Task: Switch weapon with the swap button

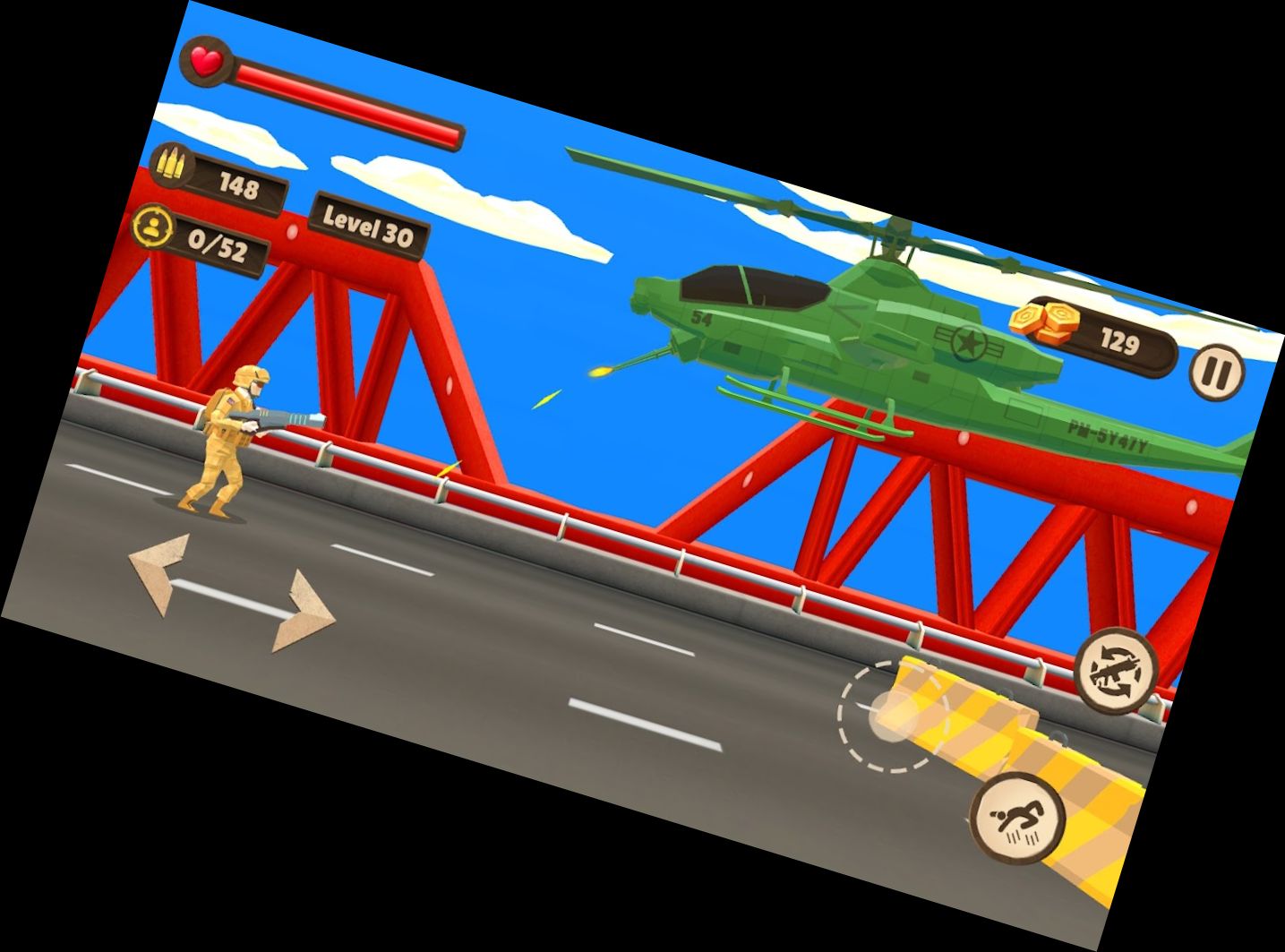Action: (1116, 670)
